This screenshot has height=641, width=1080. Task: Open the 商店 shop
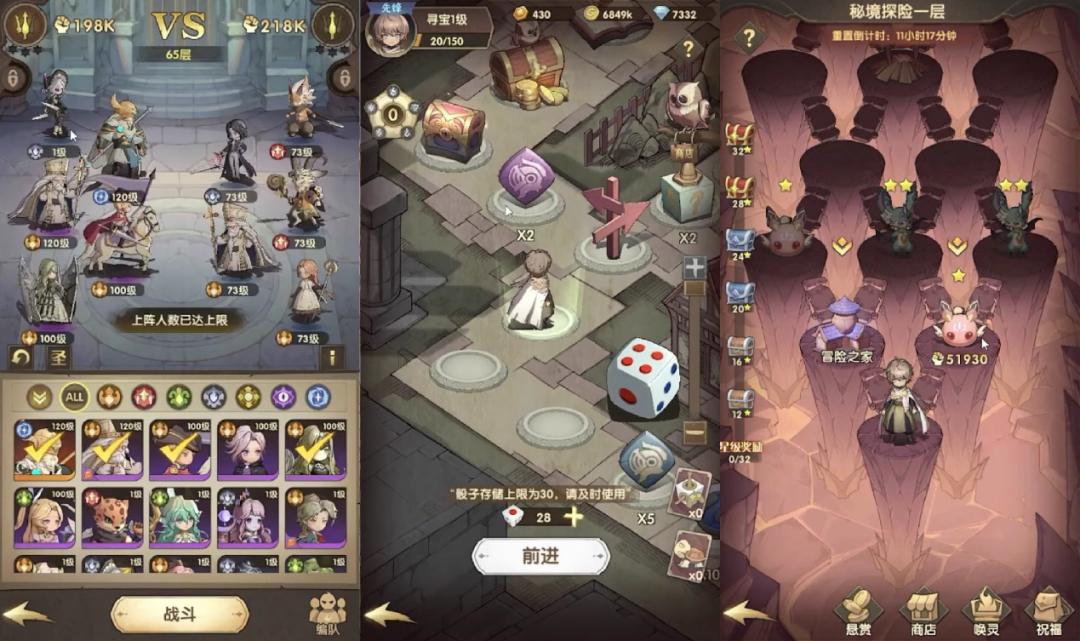[922, 611]
